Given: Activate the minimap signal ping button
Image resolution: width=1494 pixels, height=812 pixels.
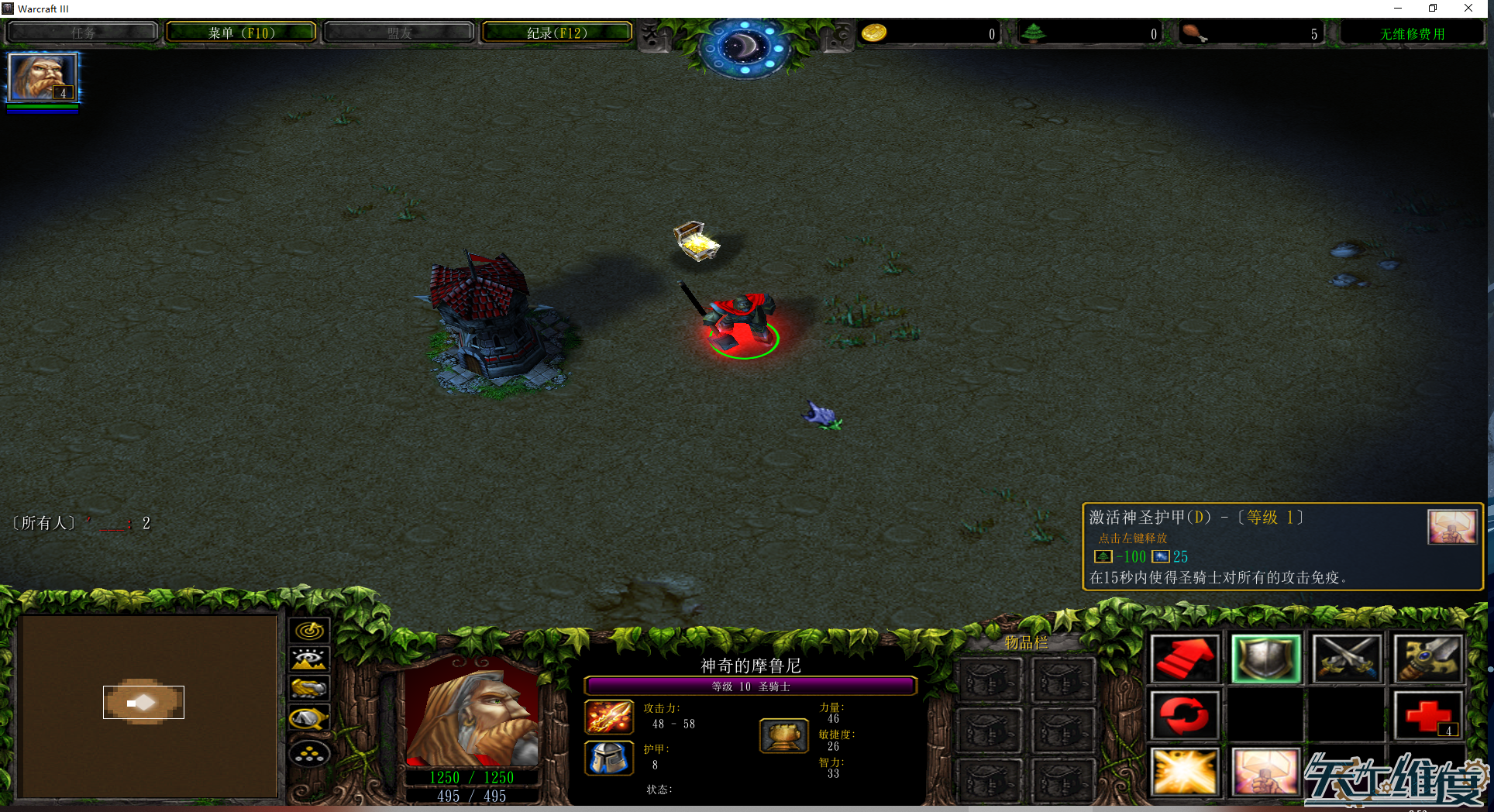Looking at the screenshot, I should [x=309, y=631].
